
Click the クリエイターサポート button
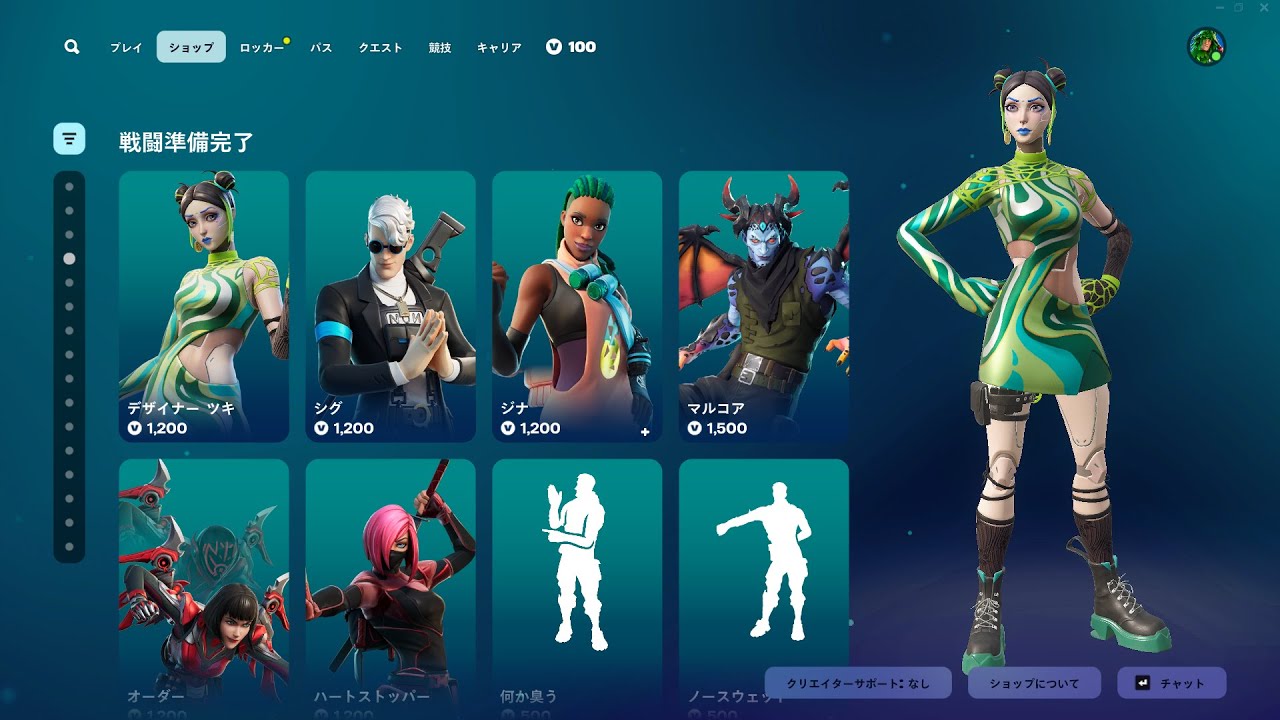pyautogui.click(x=858, y=683)
